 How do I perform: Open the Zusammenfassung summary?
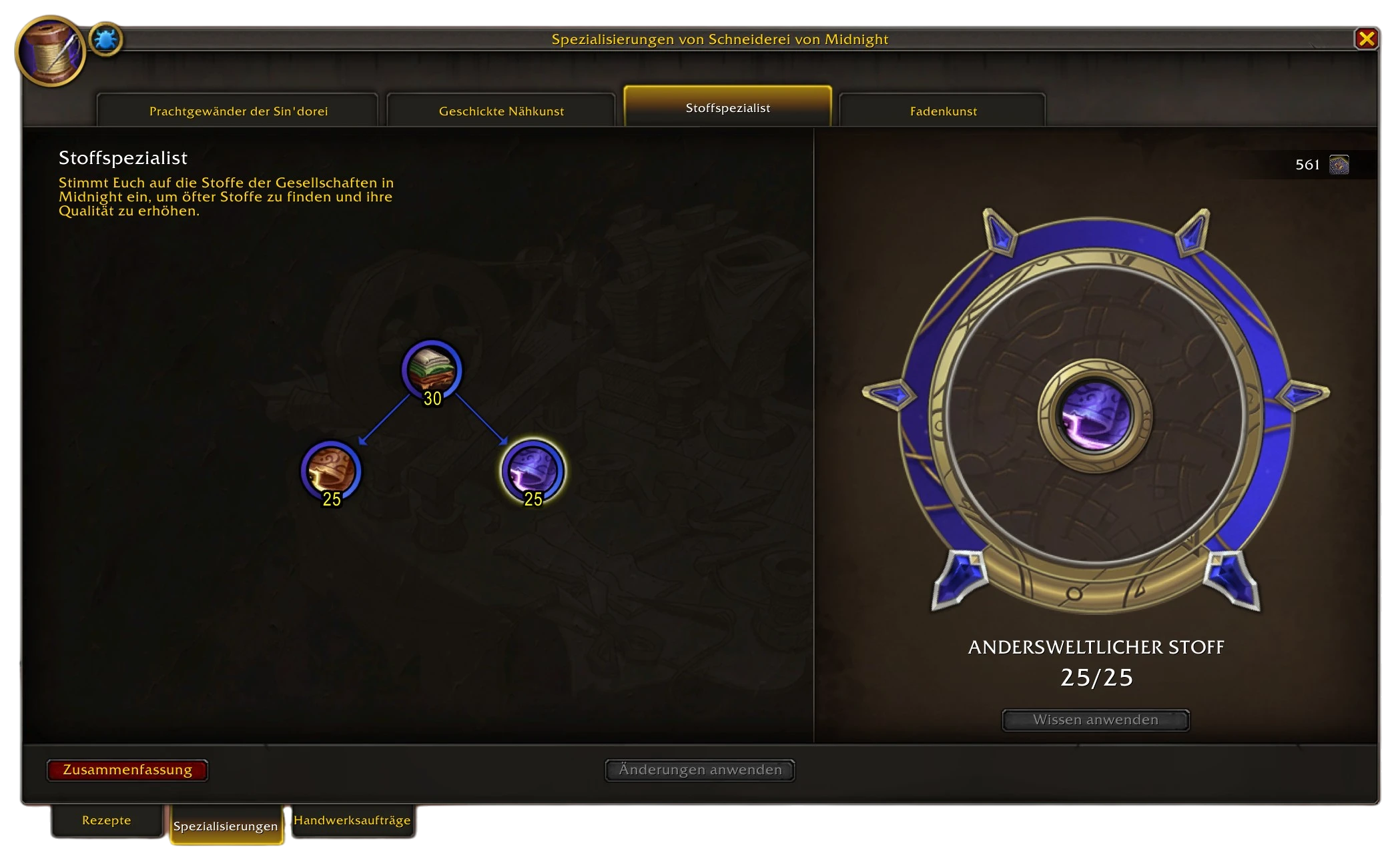click(x=127, y=770)
